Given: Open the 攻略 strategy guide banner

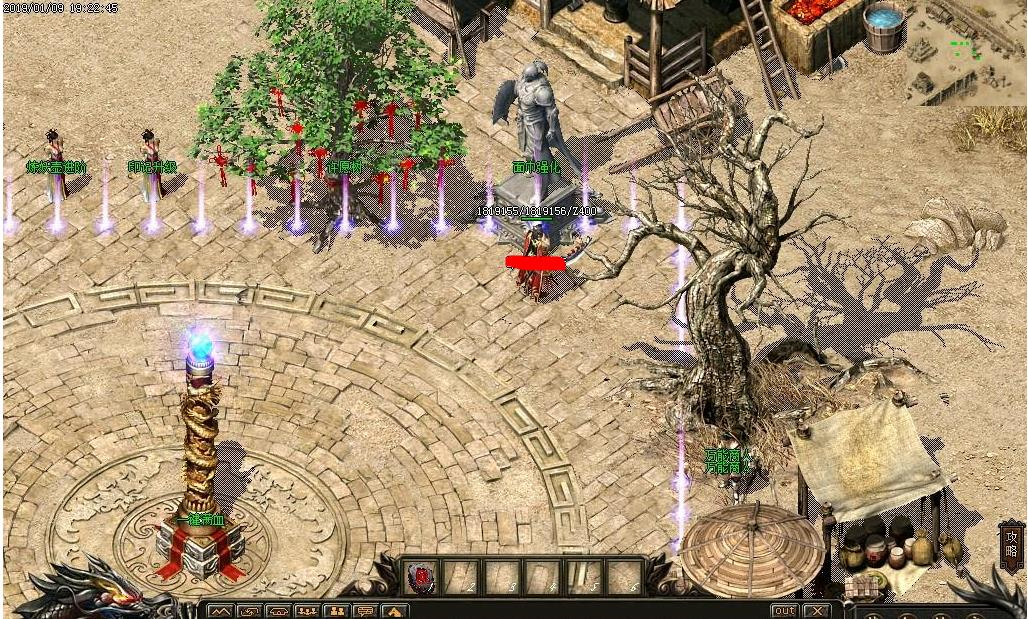Looking at the screenshot, I should [x=1011, y=546].
